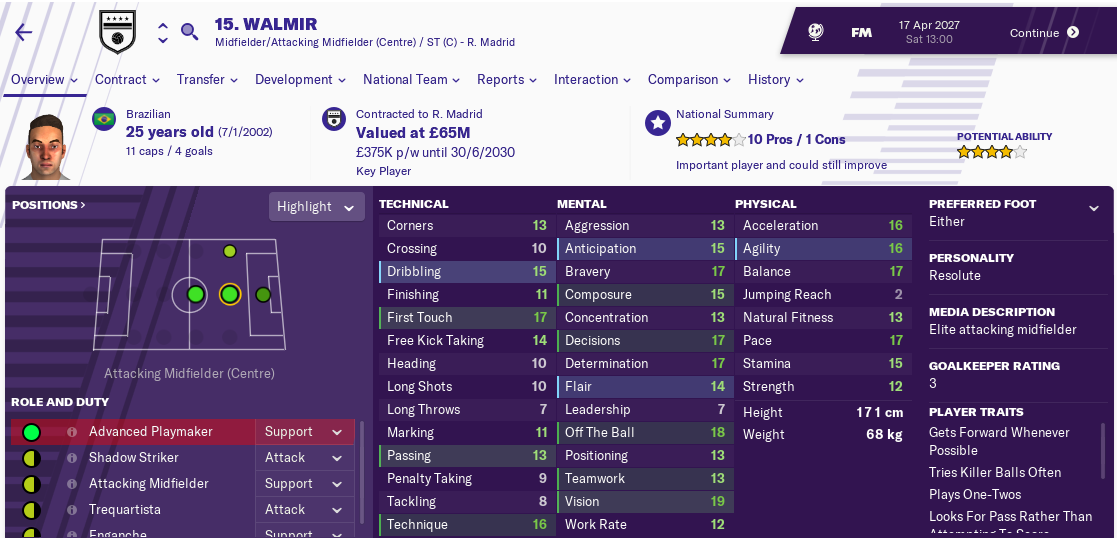Show the Development menu
The image size is (1117, 538).
300,80
